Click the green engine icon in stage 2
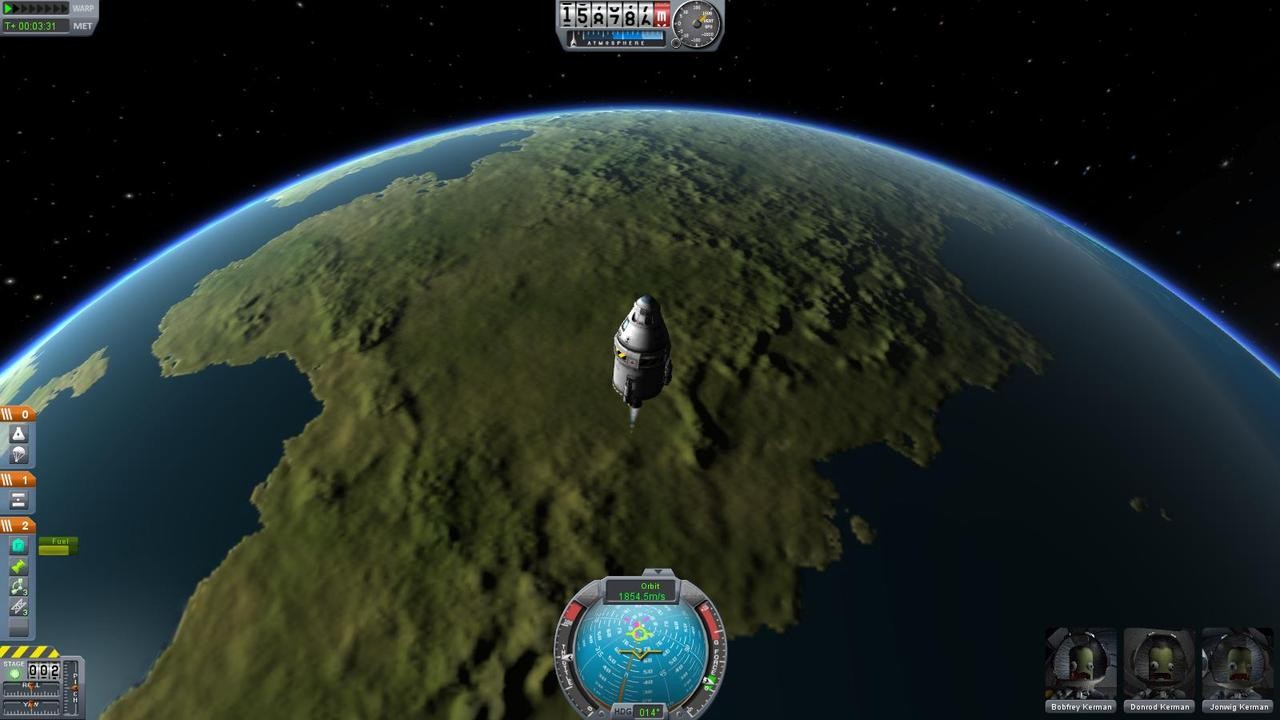 18,568
